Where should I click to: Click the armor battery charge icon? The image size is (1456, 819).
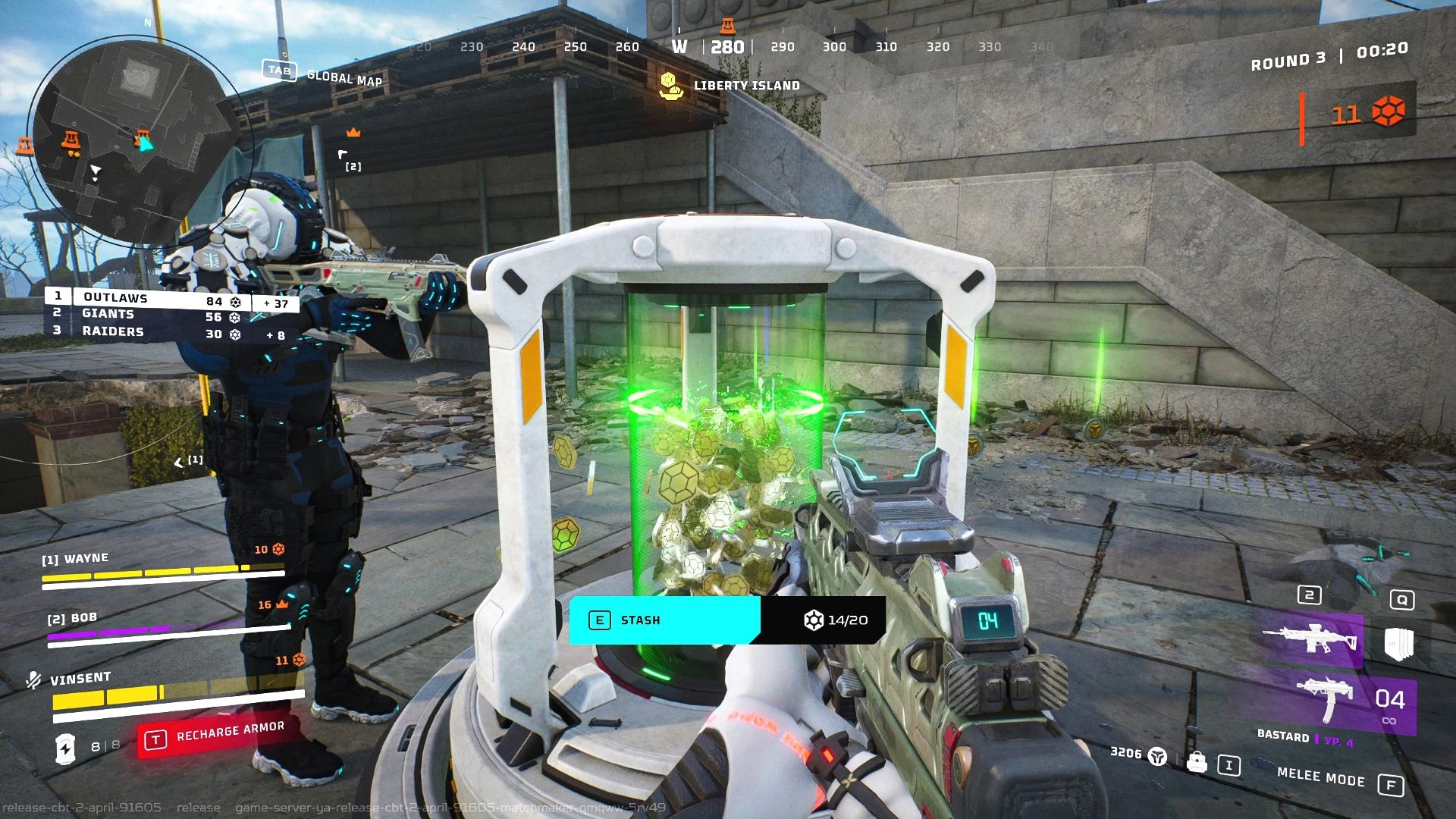(x=66, y=748)
